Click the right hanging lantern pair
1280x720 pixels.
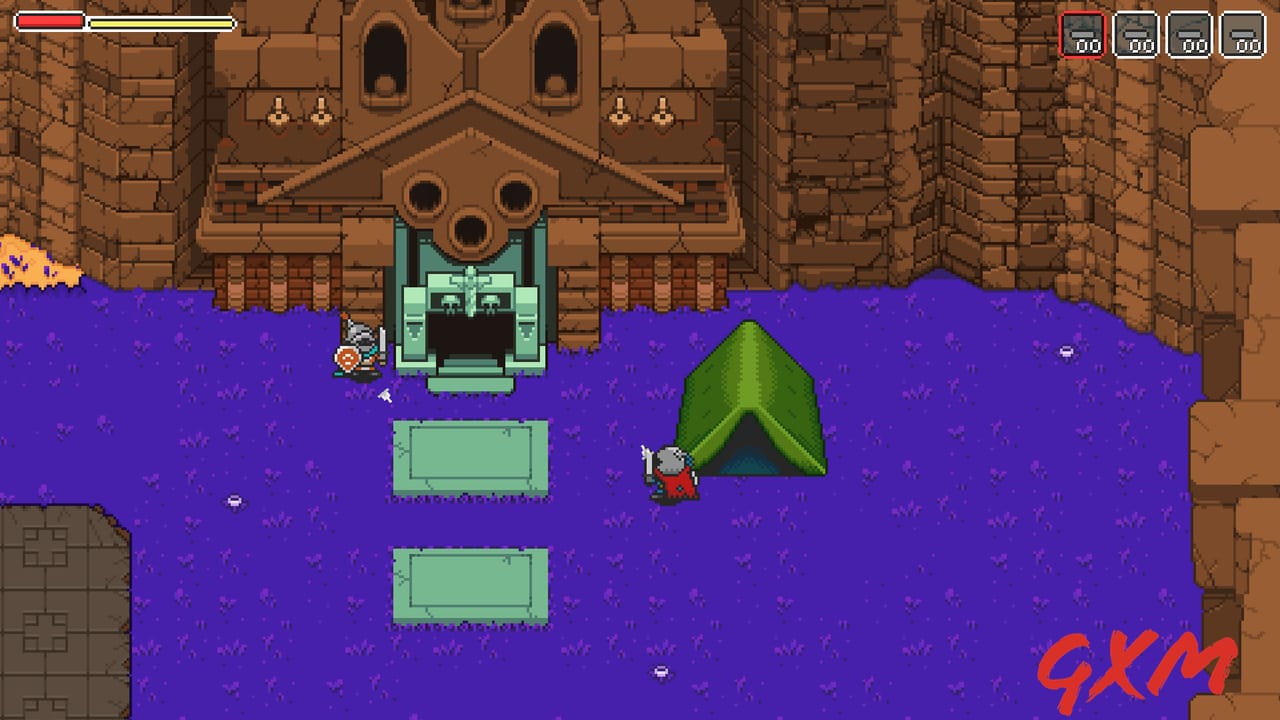640,110
